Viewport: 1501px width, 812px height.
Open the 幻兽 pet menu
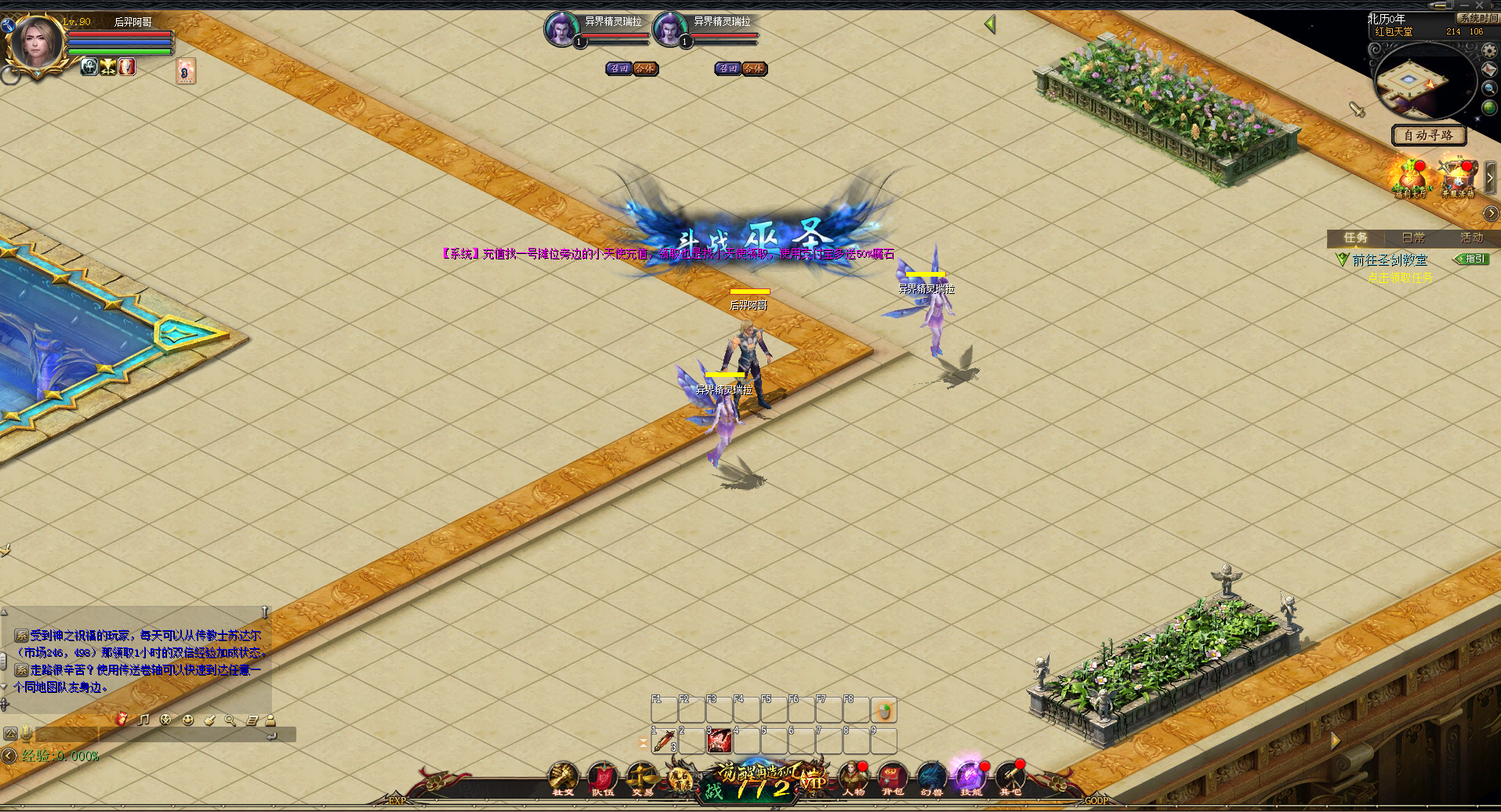[931, 777]
